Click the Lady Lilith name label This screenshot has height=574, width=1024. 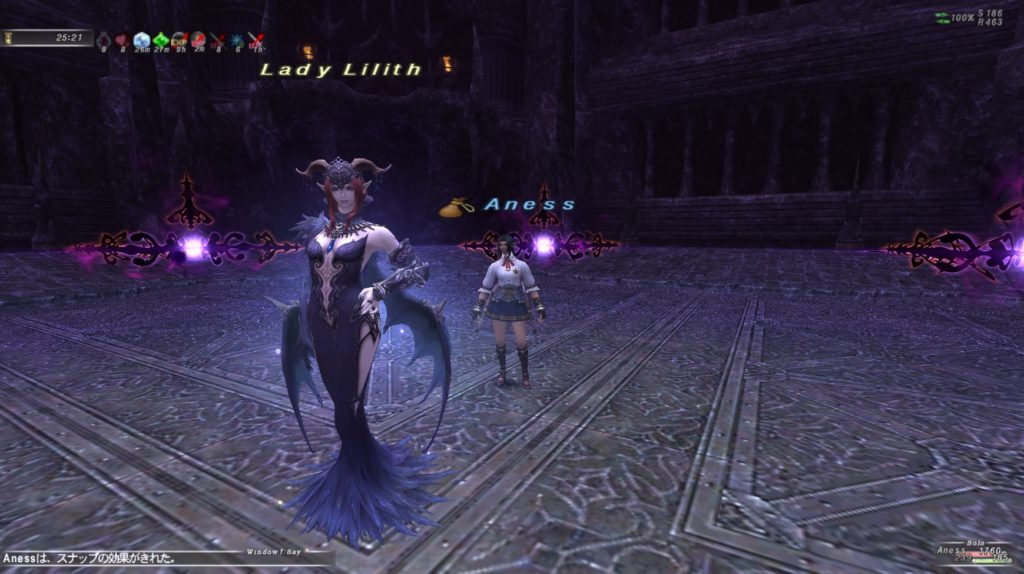[x=341, y=70]
